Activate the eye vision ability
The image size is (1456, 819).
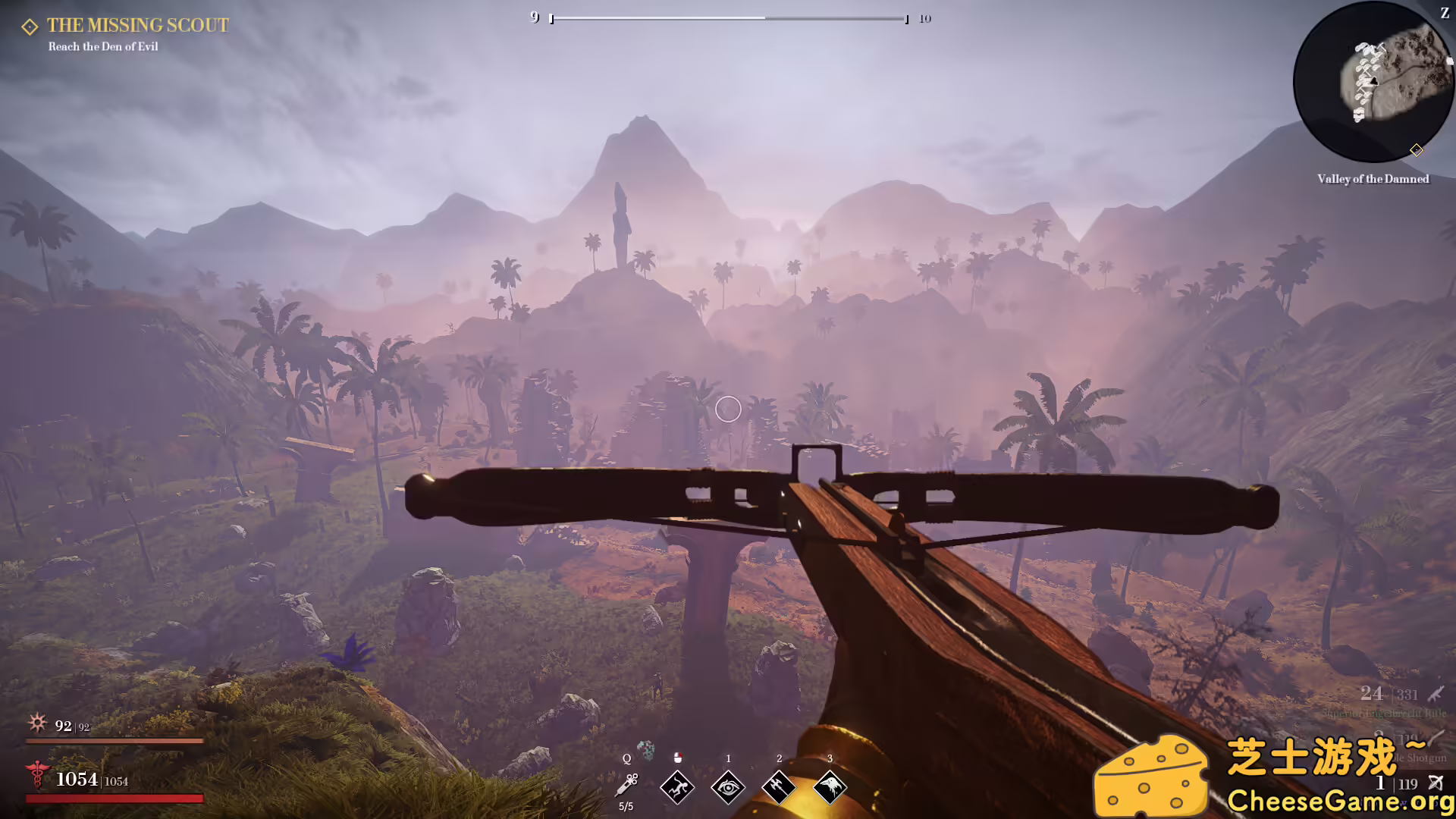click(728, 787)
